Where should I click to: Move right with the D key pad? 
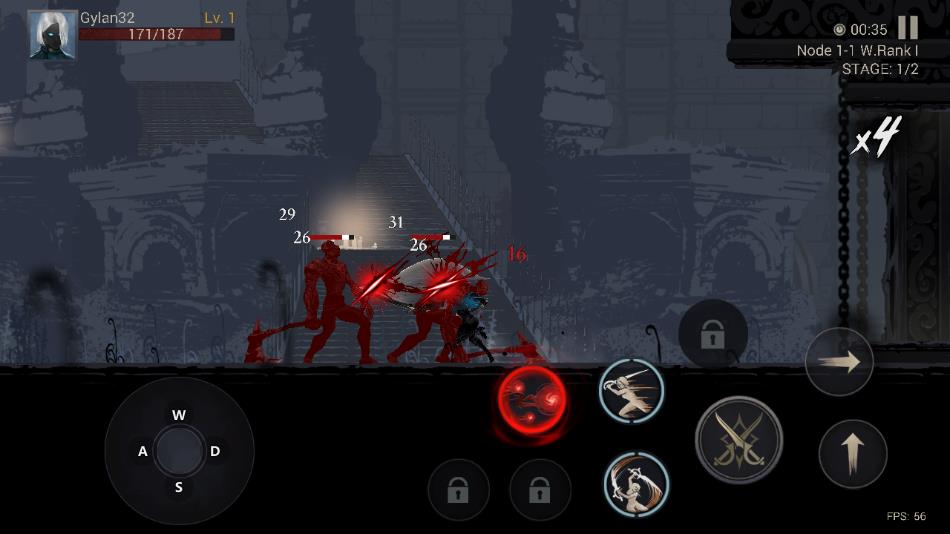point(215,452)
